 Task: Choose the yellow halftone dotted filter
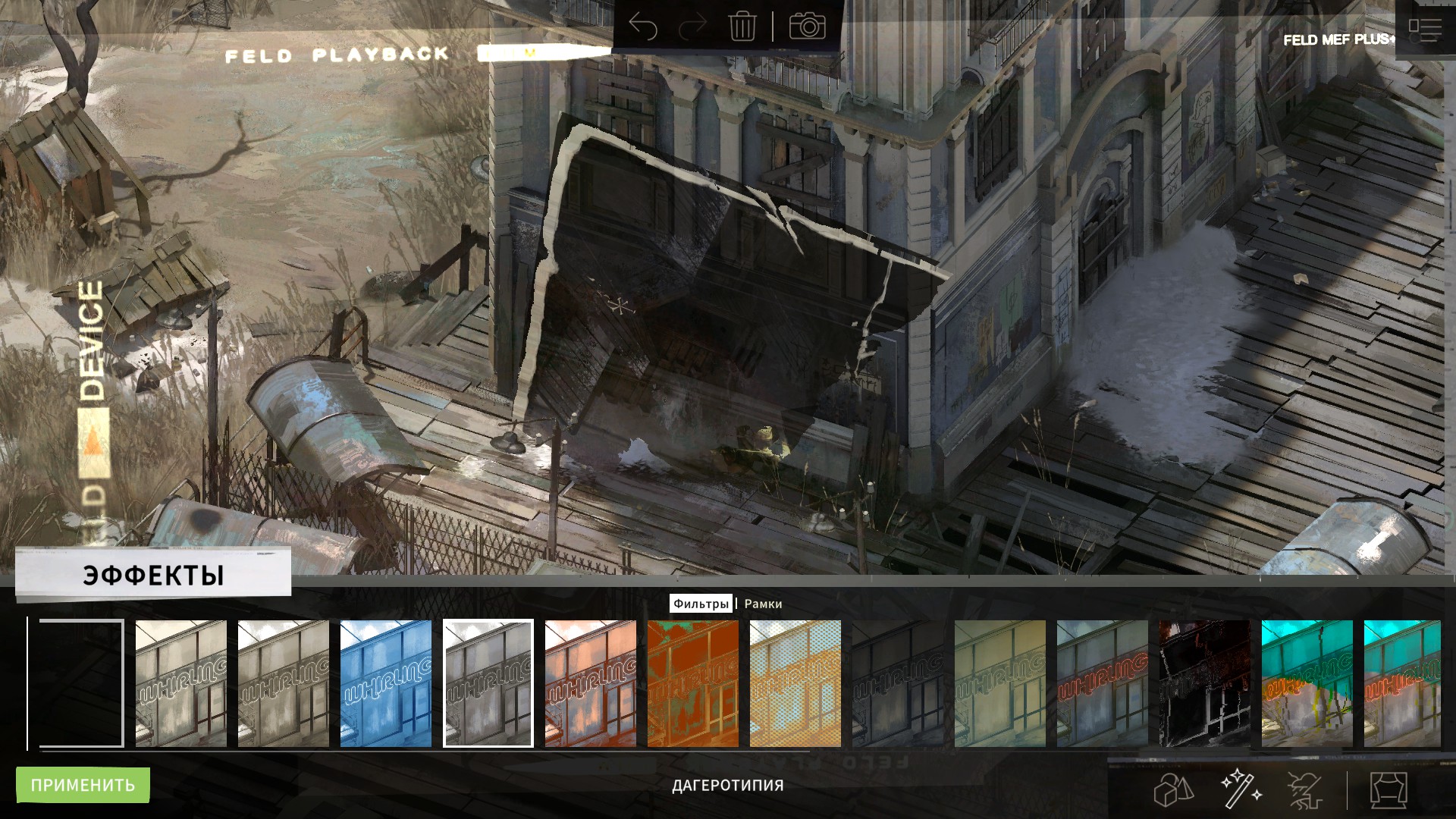pyautogui.click(x=795, y=683)
